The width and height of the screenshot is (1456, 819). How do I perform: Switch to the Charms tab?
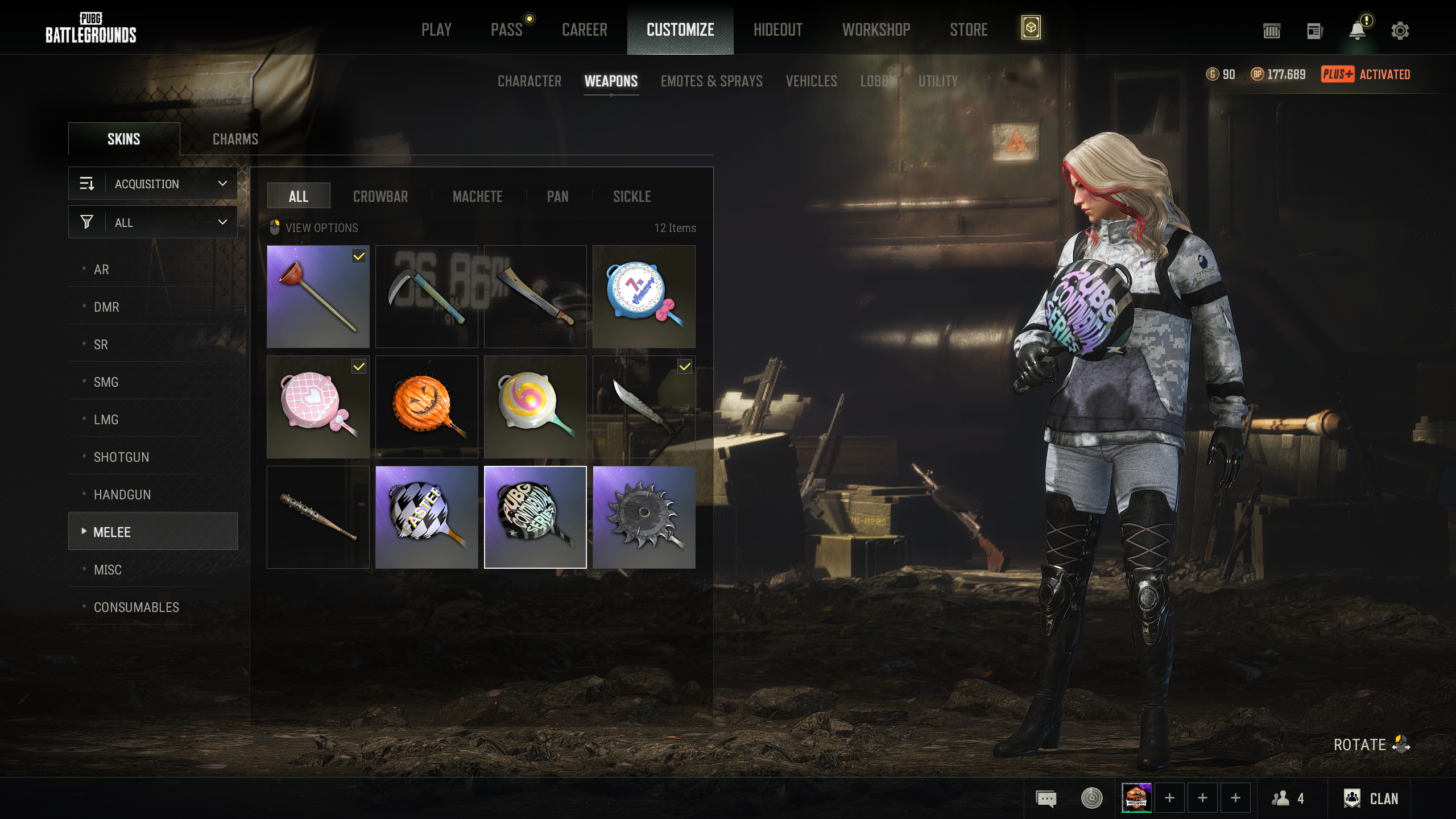(x=235, y=139)
